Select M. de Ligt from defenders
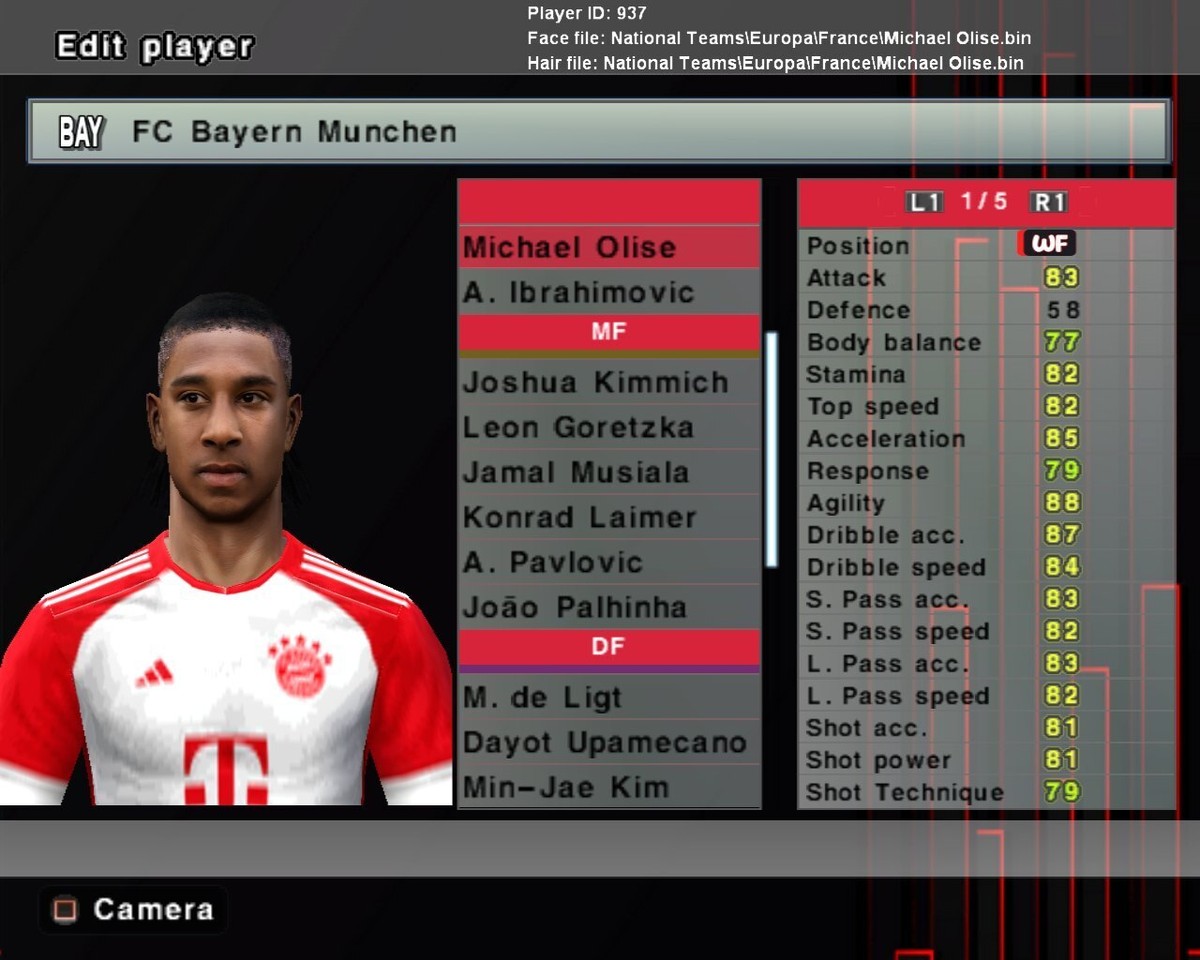Image resolution: width=1200 pixels, height=960 pixels. pyautogui.click(x=608, y=697)
